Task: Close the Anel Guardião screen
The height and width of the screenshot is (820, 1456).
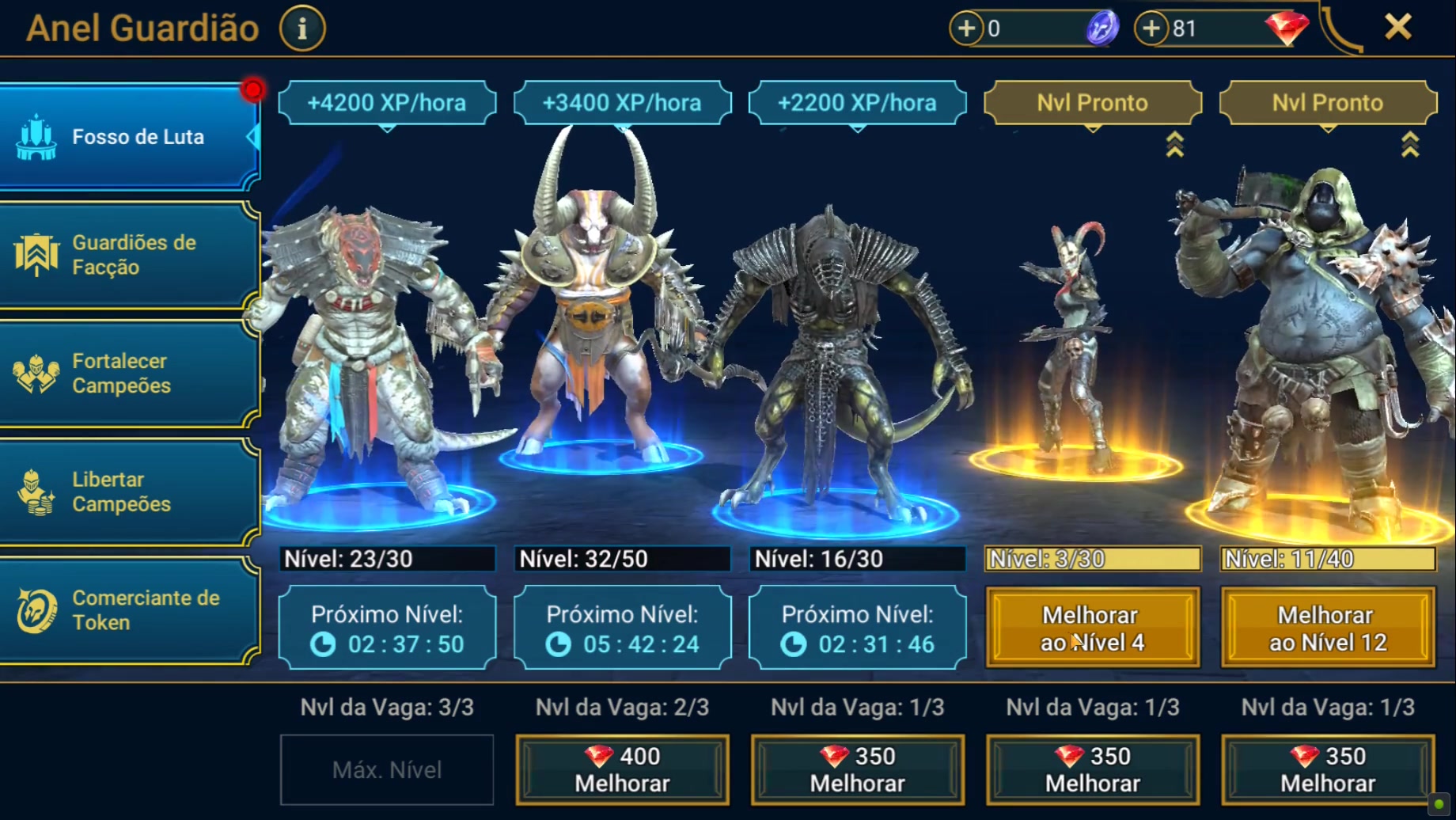Action: (x=1398, y=28)
